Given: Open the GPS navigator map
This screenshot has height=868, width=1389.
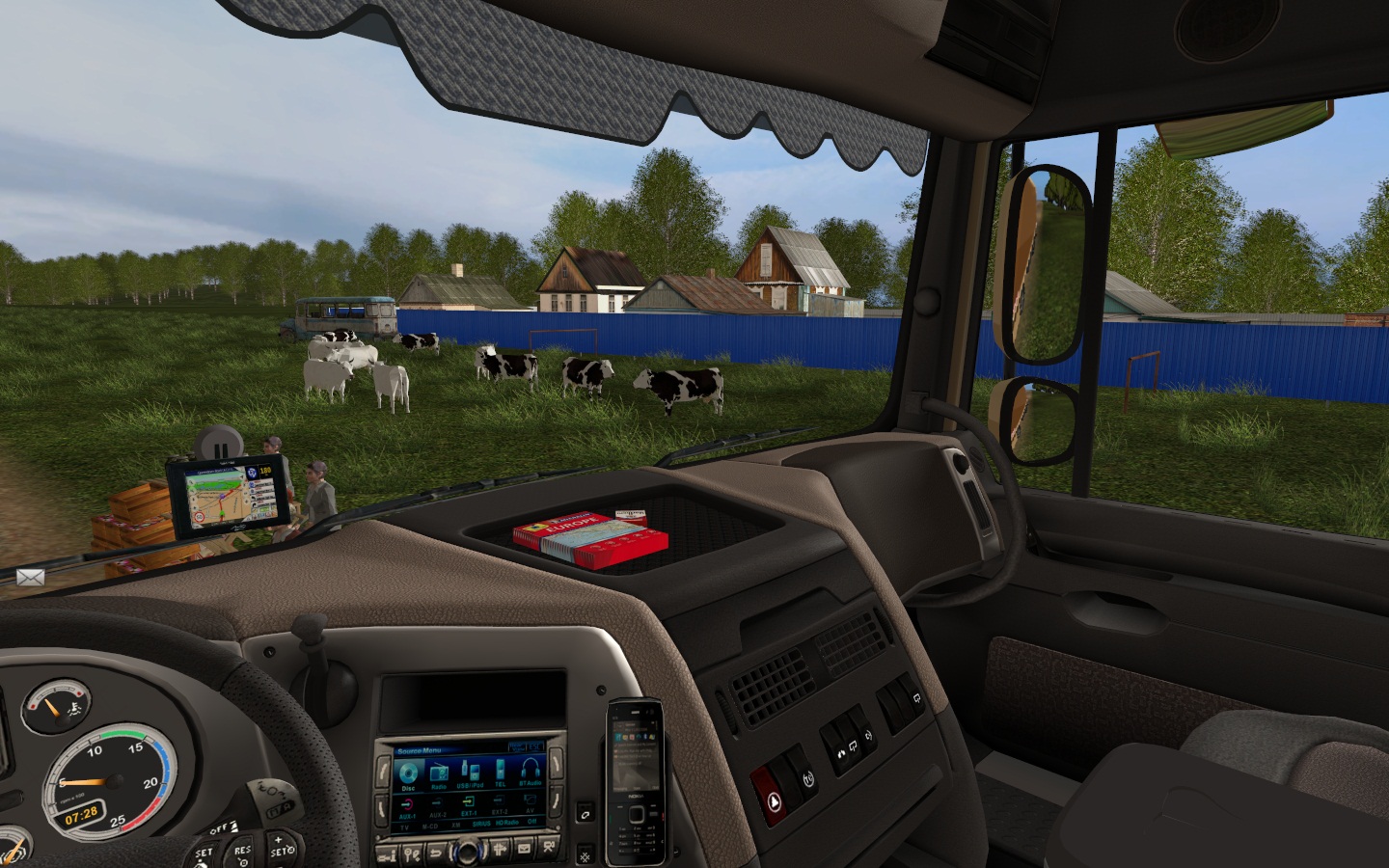Looking at the screenshot, I should pos(227,497).
